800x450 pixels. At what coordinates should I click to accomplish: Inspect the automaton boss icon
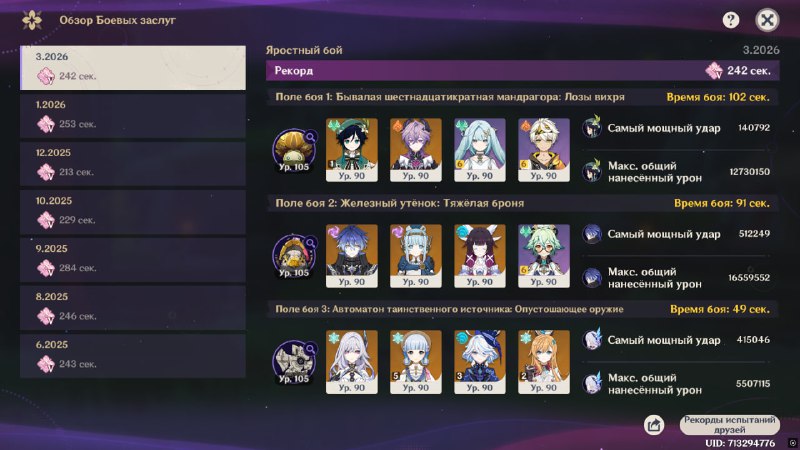click(x=295, y=362)
